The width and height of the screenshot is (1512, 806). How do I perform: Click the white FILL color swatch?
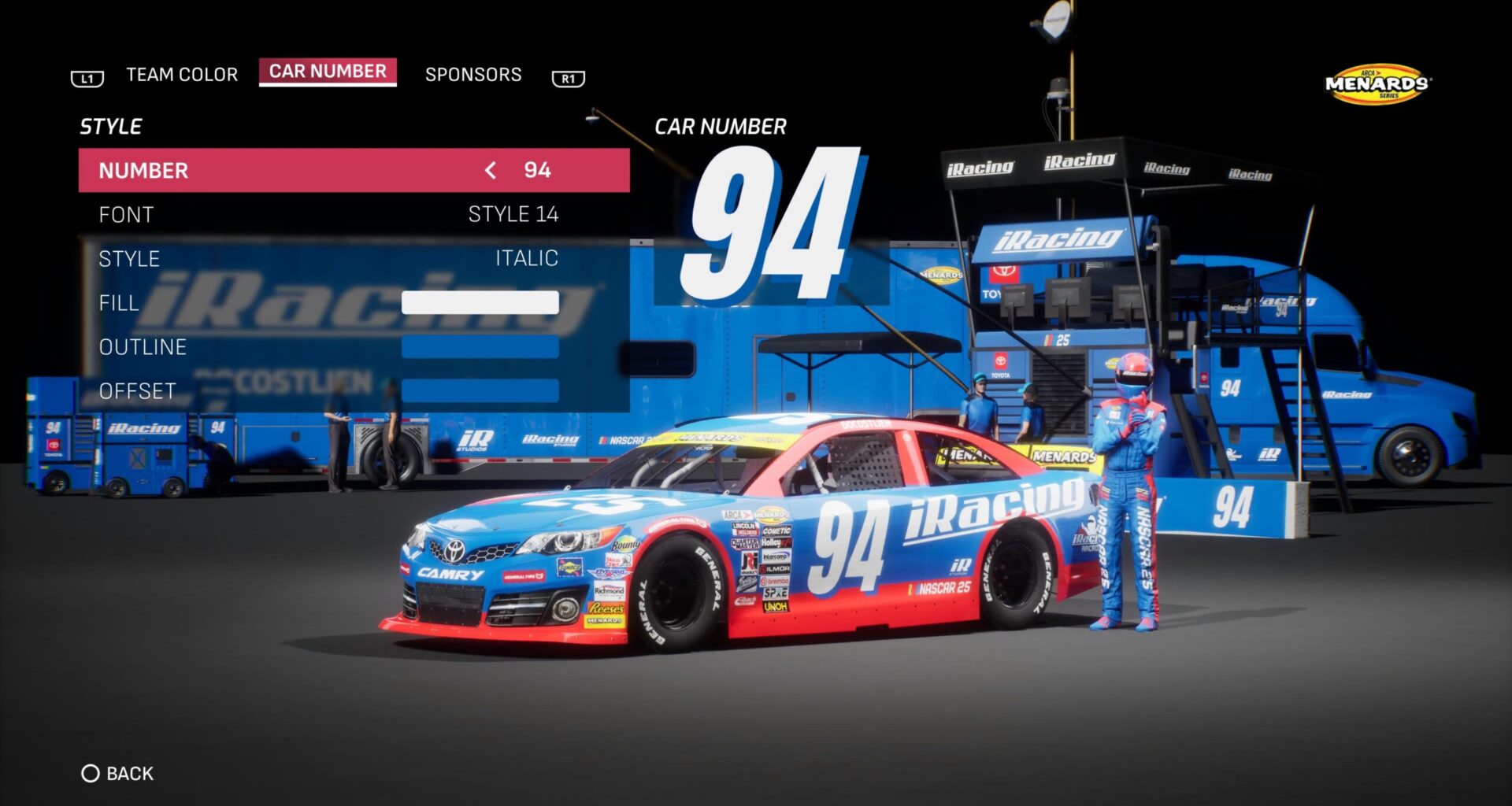479,303
